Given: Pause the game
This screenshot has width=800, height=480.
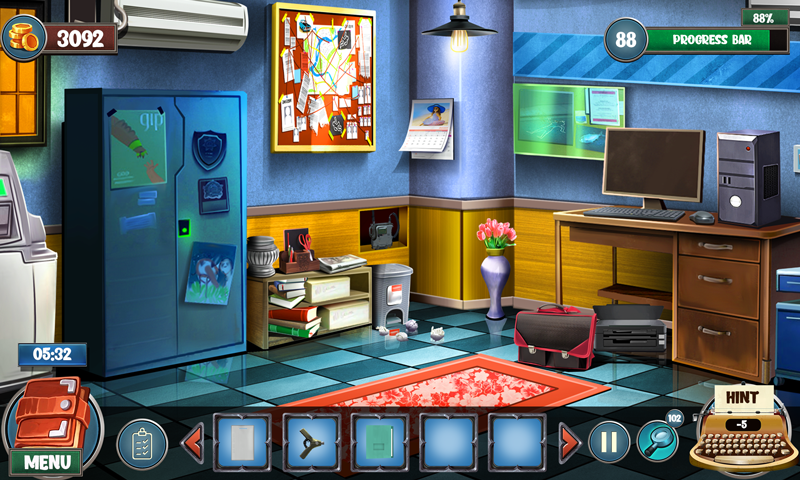Looking at the screenshot, I should pyautogui.click(x=608, y=441).
